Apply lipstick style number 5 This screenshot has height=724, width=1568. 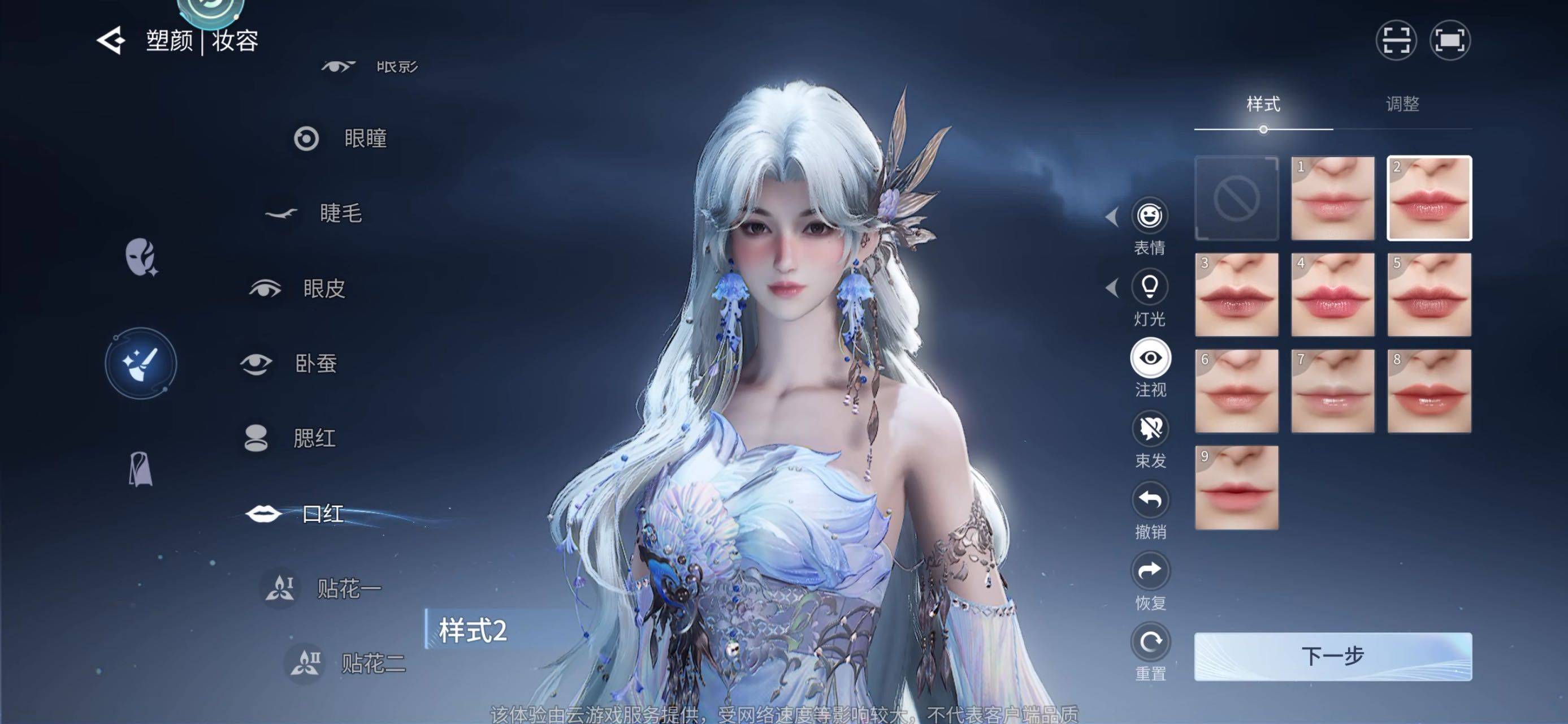[1428, 295]
